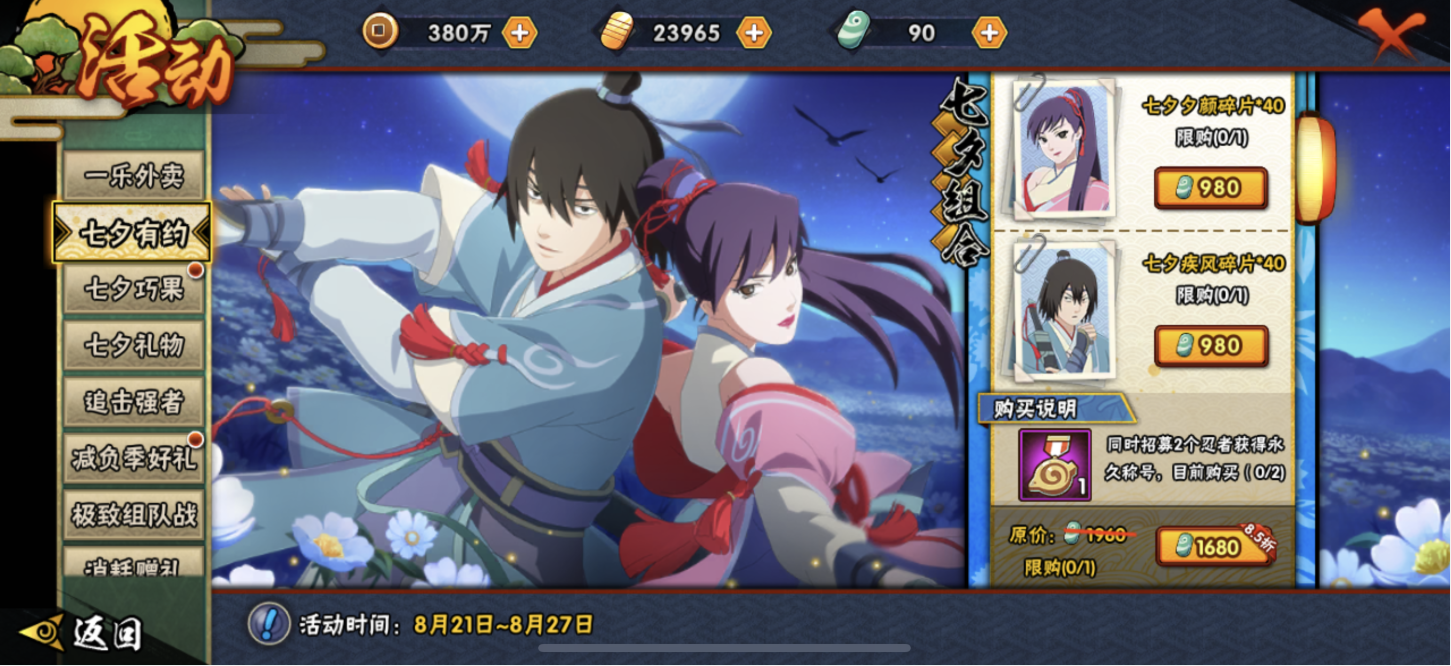Show the 极致组队战 activity tab
Image resolution: width=1451 pixels, height=666 pixels.
(133, 515)
